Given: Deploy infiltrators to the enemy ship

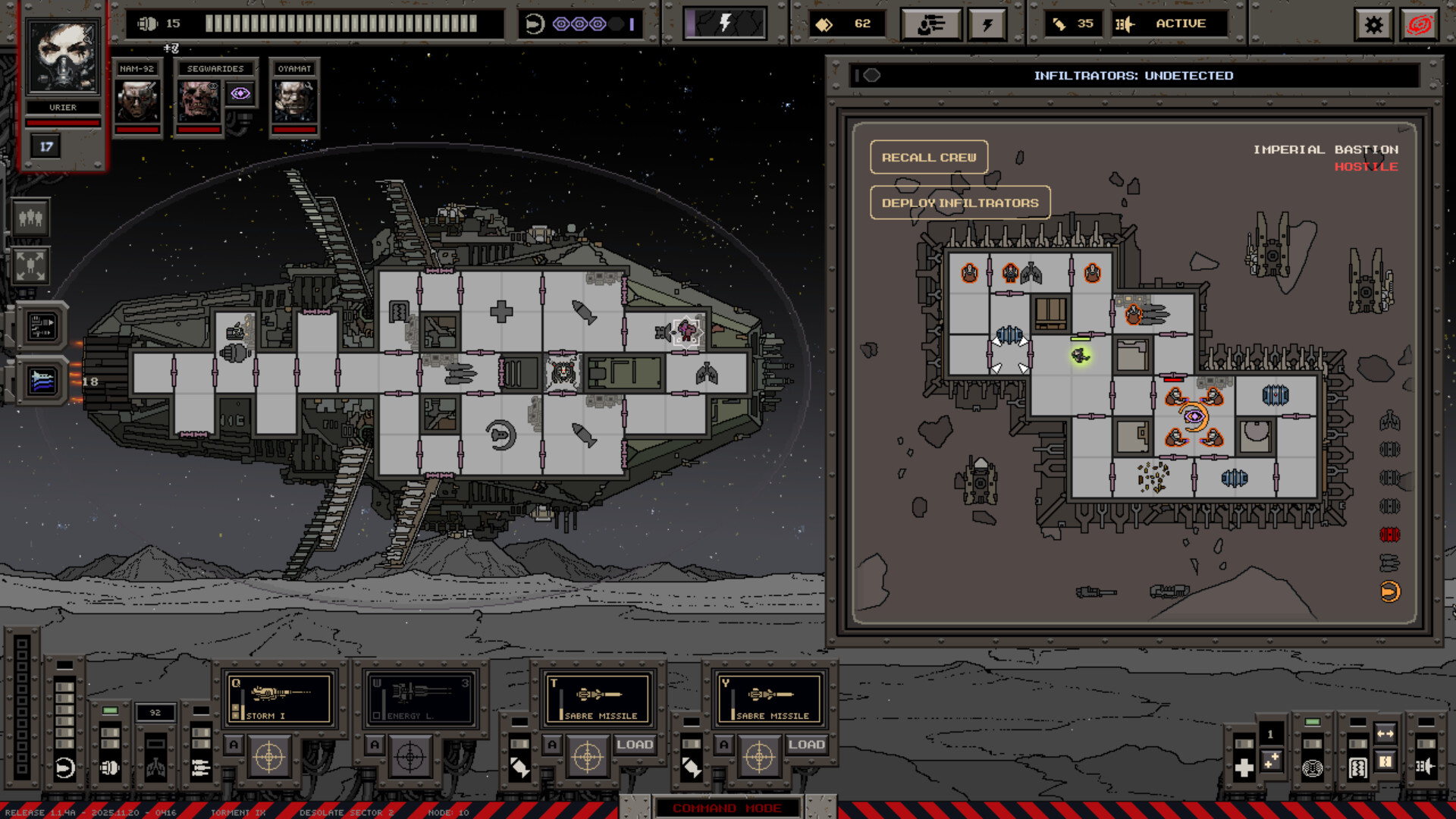Looking at the screenshot, I should click(x=959, y=202).
